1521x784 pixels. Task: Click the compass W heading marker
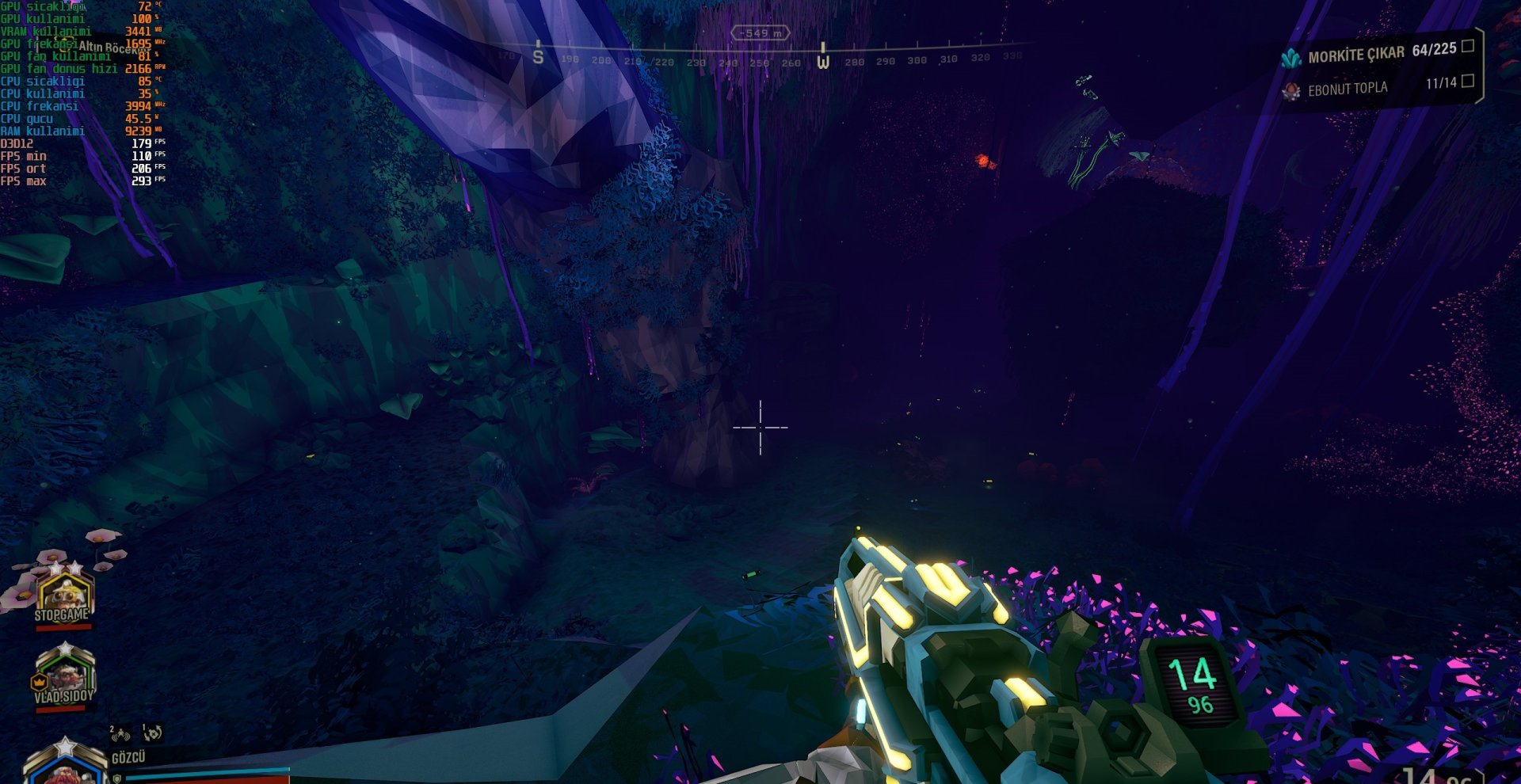[823, 57]
